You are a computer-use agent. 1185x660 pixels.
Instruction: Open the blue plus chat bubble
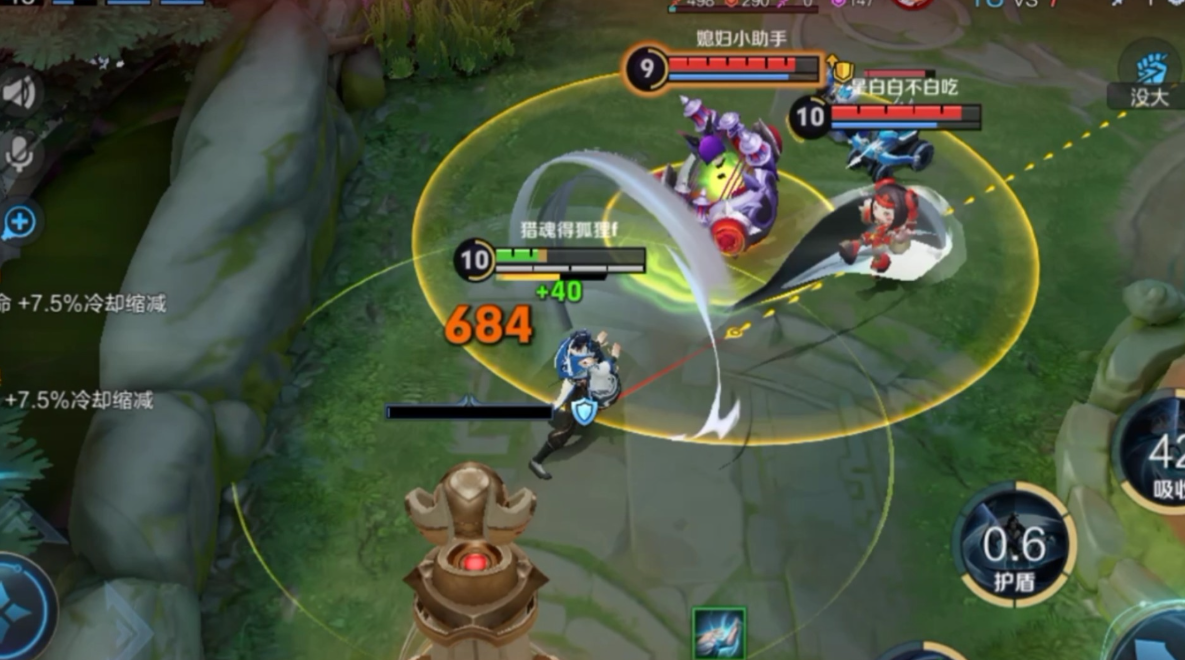[x=19, y=224]
